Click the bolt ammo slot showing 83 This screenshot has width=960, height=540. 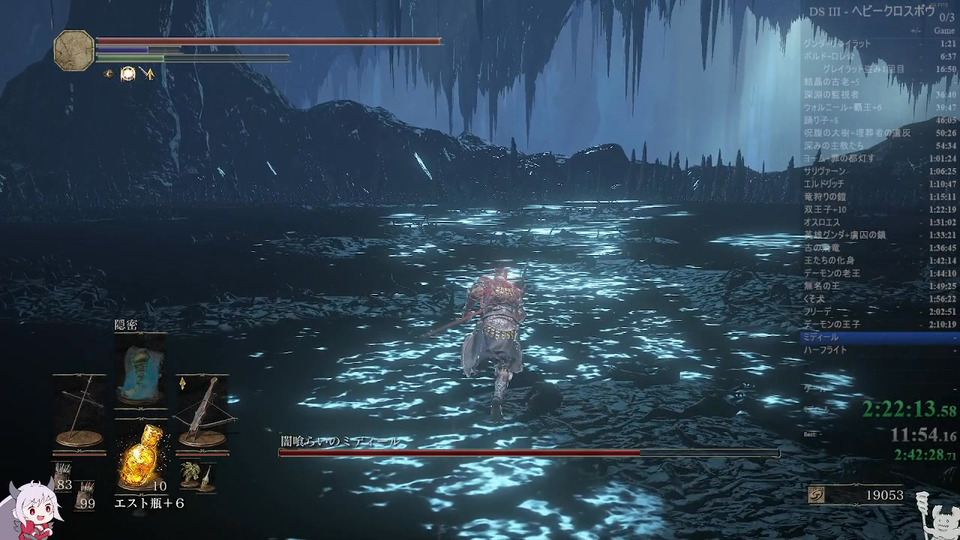[65, 480]
